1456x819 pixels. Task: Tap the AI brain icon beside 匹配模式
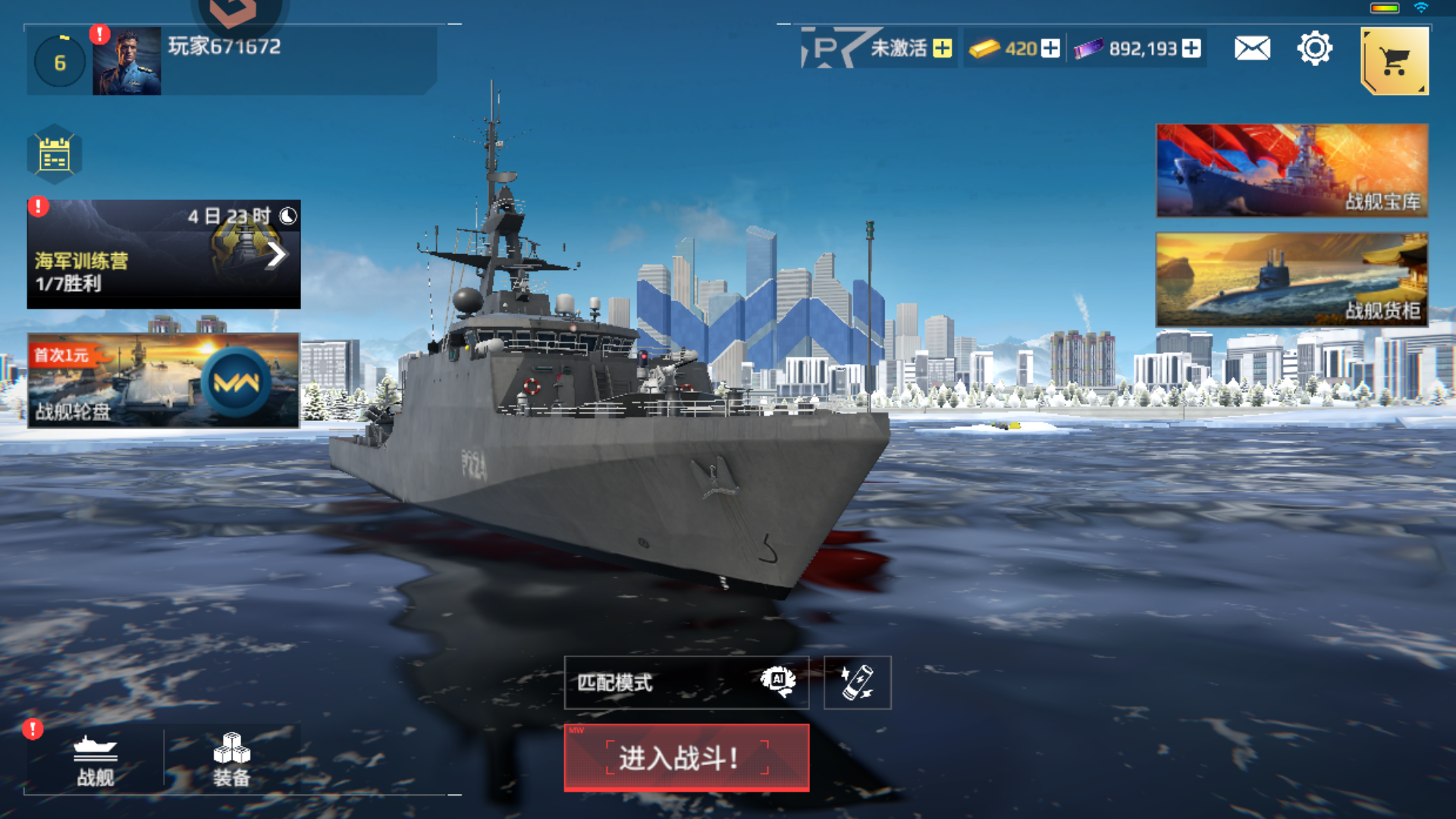(778, 681)
